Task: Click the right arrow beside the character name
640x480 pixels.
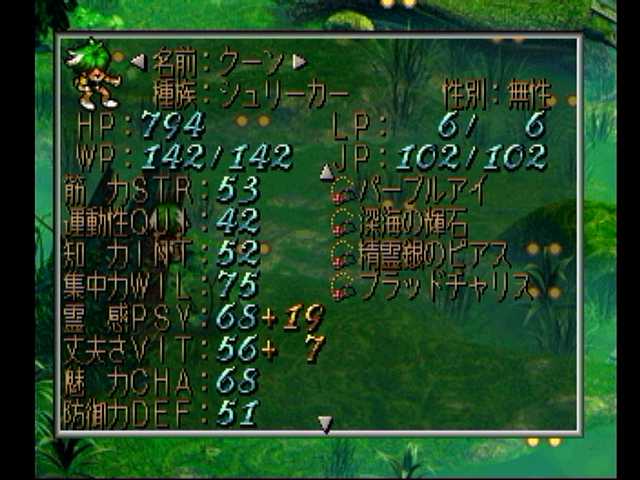Action: coord(299,62)
